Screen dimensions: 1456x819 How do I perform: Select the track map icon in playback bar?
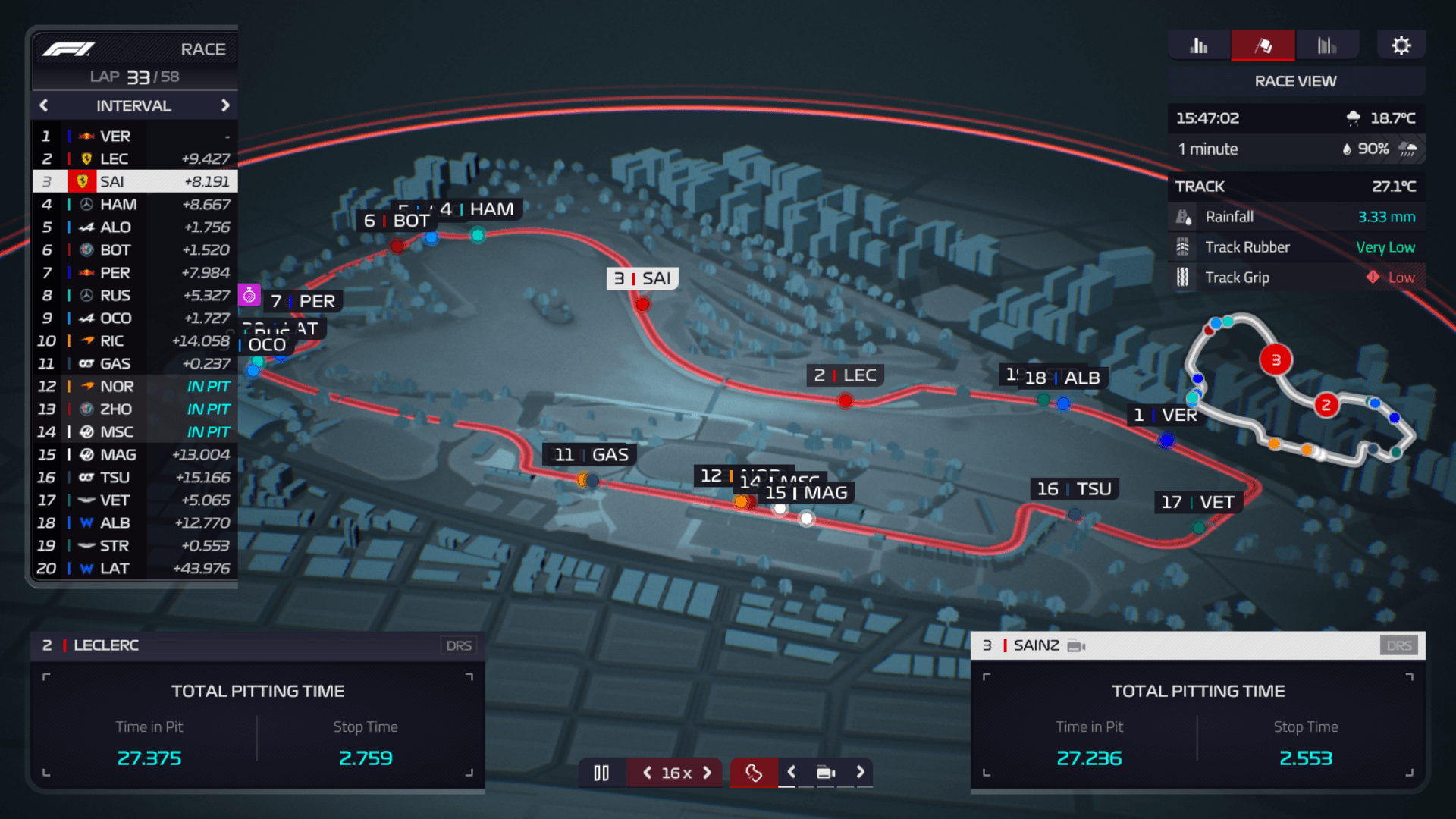(x=753, y=773)
